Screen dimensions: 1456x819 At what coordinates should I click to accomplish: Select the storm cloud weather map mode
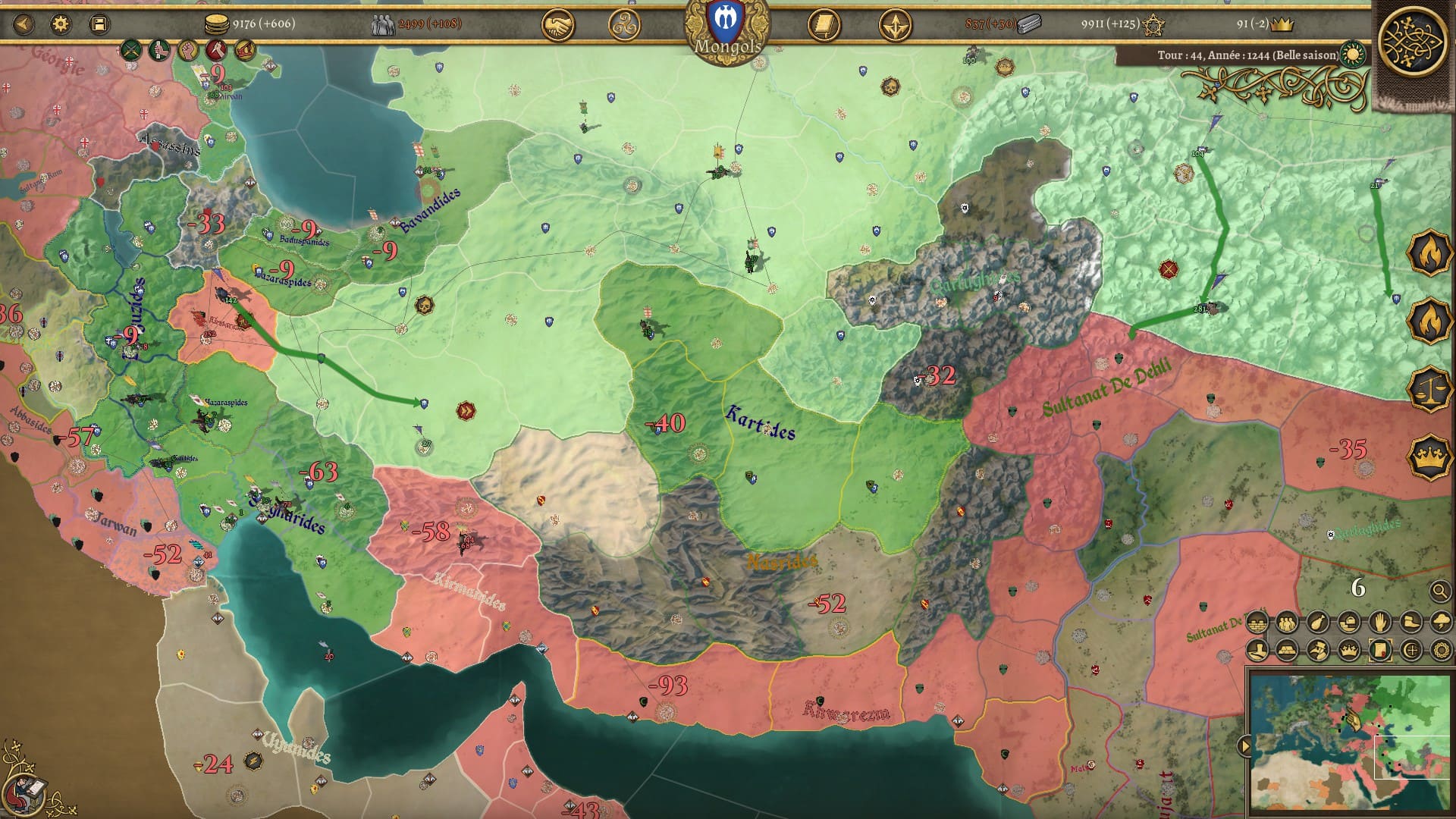coord(1440,623)
